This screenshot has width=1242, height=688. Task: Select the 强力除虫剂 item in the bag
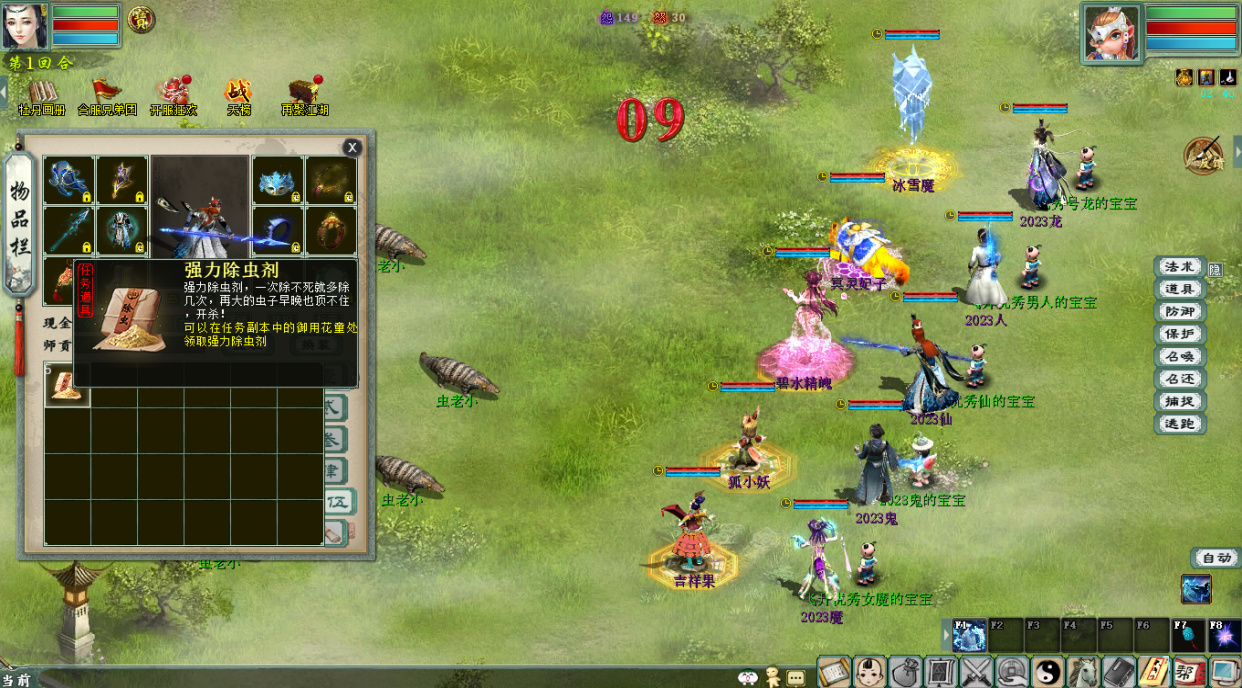[x=67, y=387]
